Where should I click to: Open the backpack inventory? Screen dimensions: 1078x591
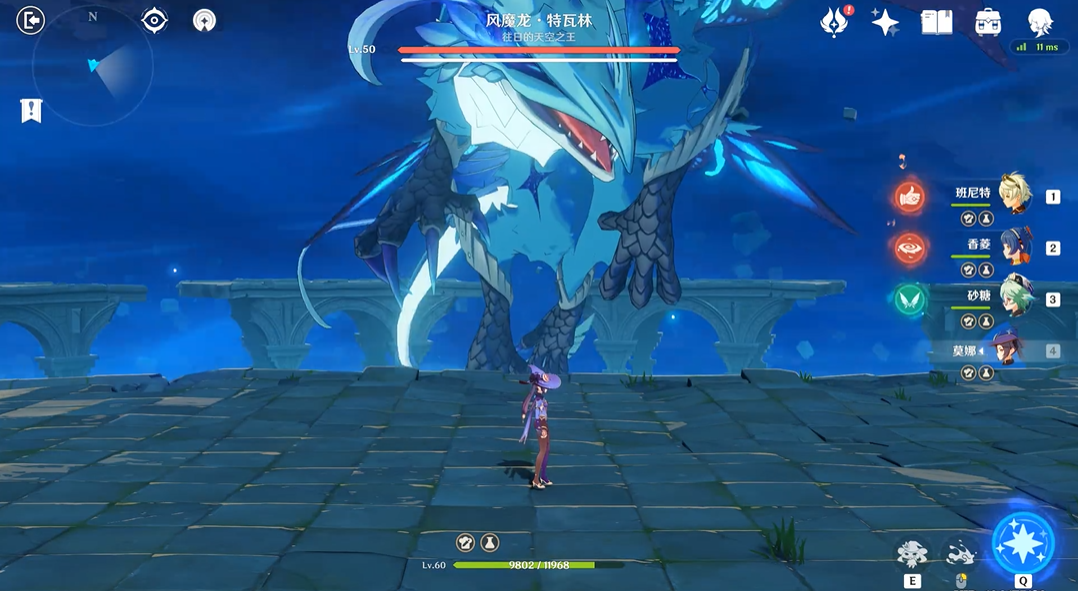[989, 22]
